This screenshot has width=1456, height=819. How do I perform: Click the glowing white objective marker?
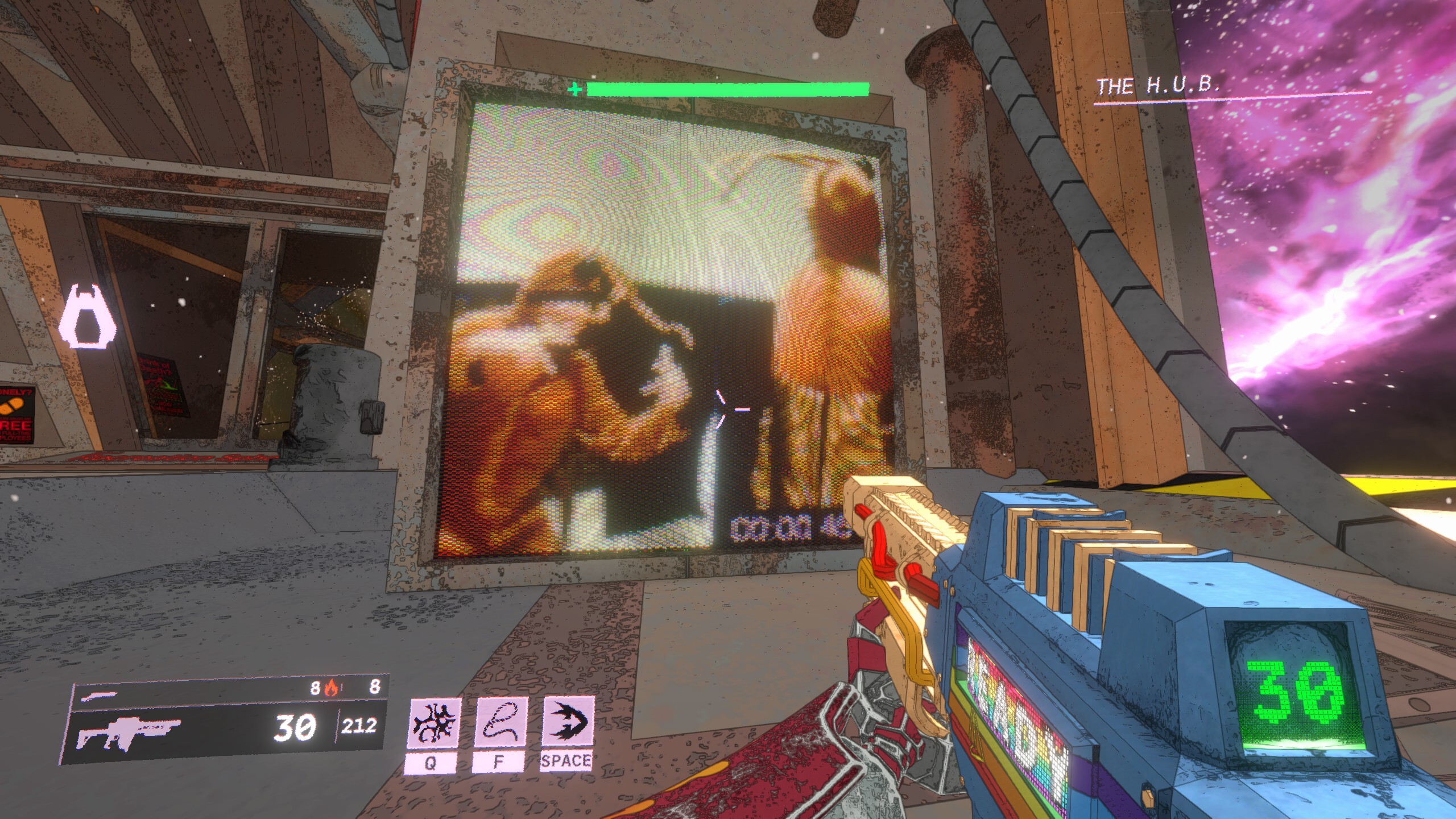click(x=87, y=317)
